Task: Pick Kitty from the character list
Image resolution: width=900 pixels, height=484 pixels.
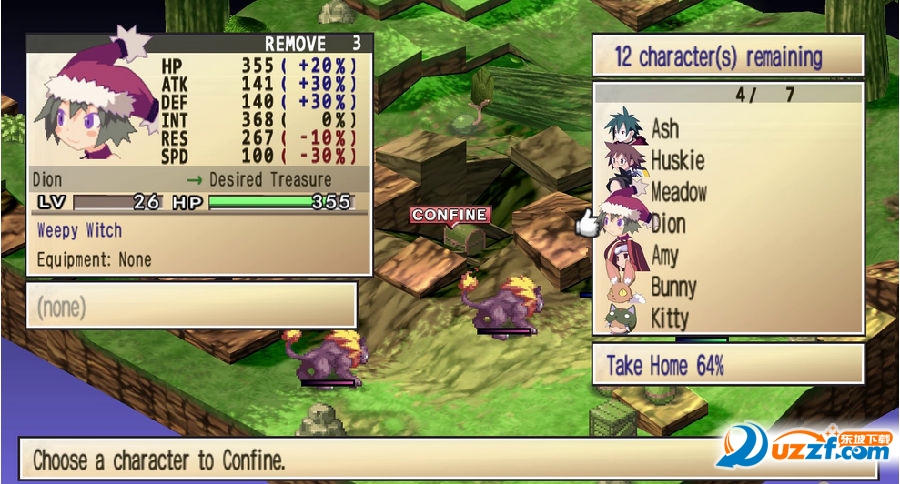Action: 669,319
